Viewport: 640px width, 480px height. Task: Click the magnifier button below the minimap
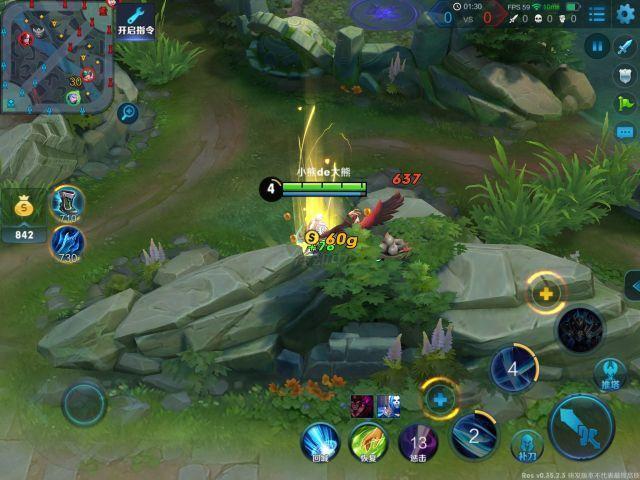pos(127,113)
